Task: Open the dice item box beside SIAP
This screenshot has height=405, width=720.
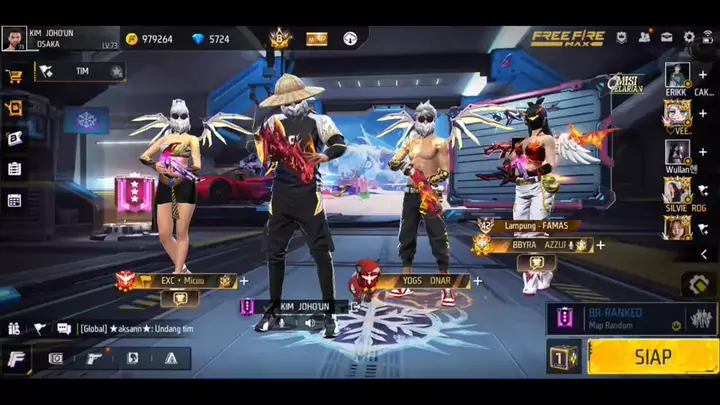Action: (x=564, y=357)
